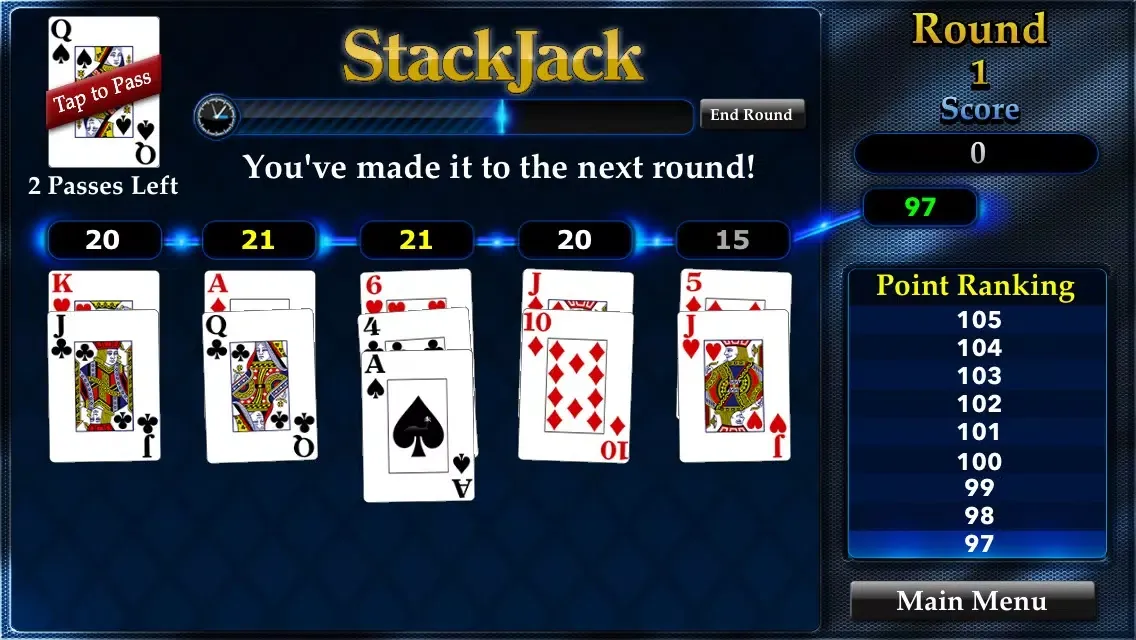The width and height of the screenshot is (1136, 640).
Task: Place card on the Jack of Hearts stack
Action: click(734, 385)
